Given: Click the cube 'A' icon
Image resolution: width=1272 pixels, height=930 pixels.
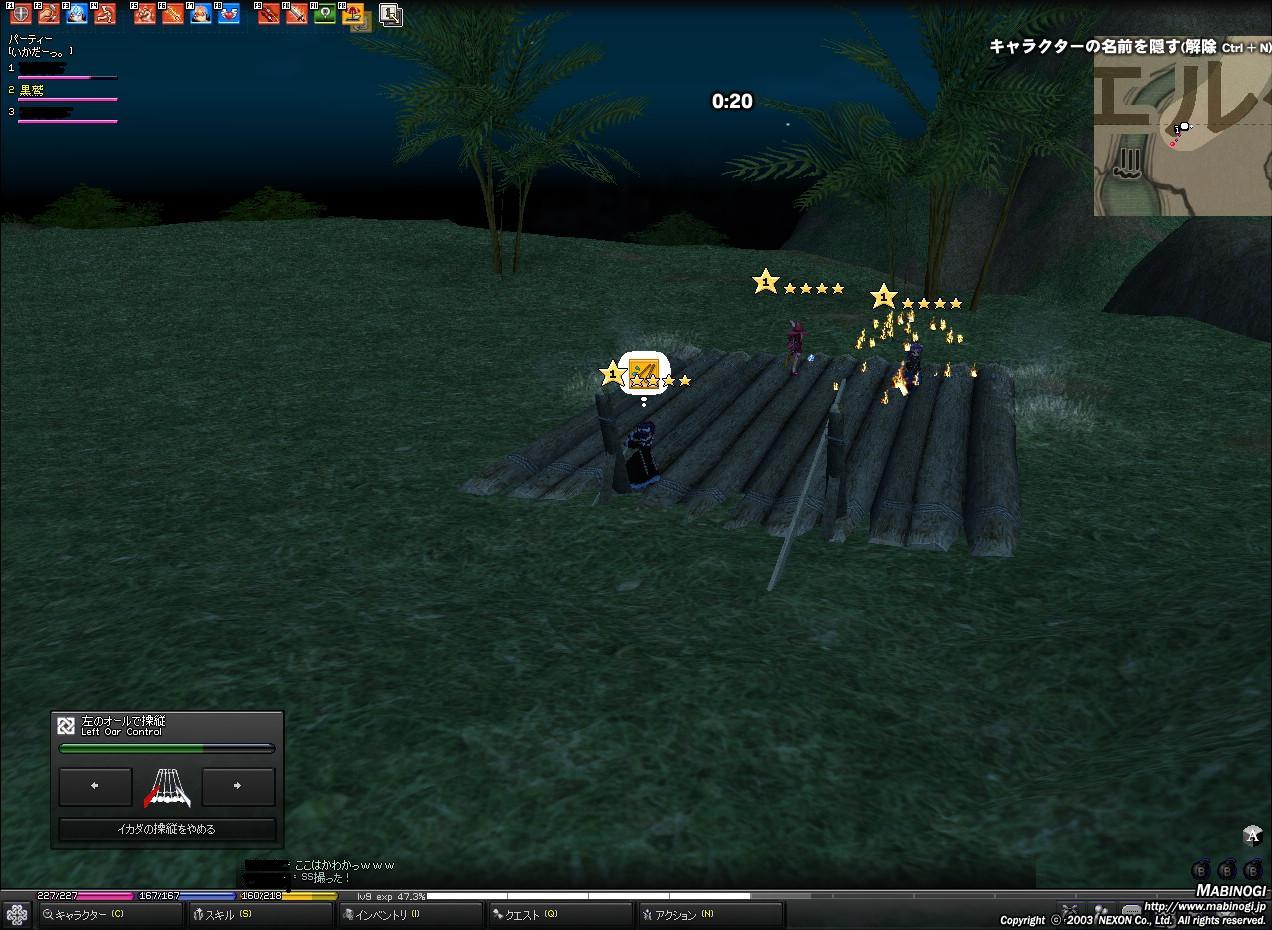Looking at the screenshot, I should point(1252,836).
